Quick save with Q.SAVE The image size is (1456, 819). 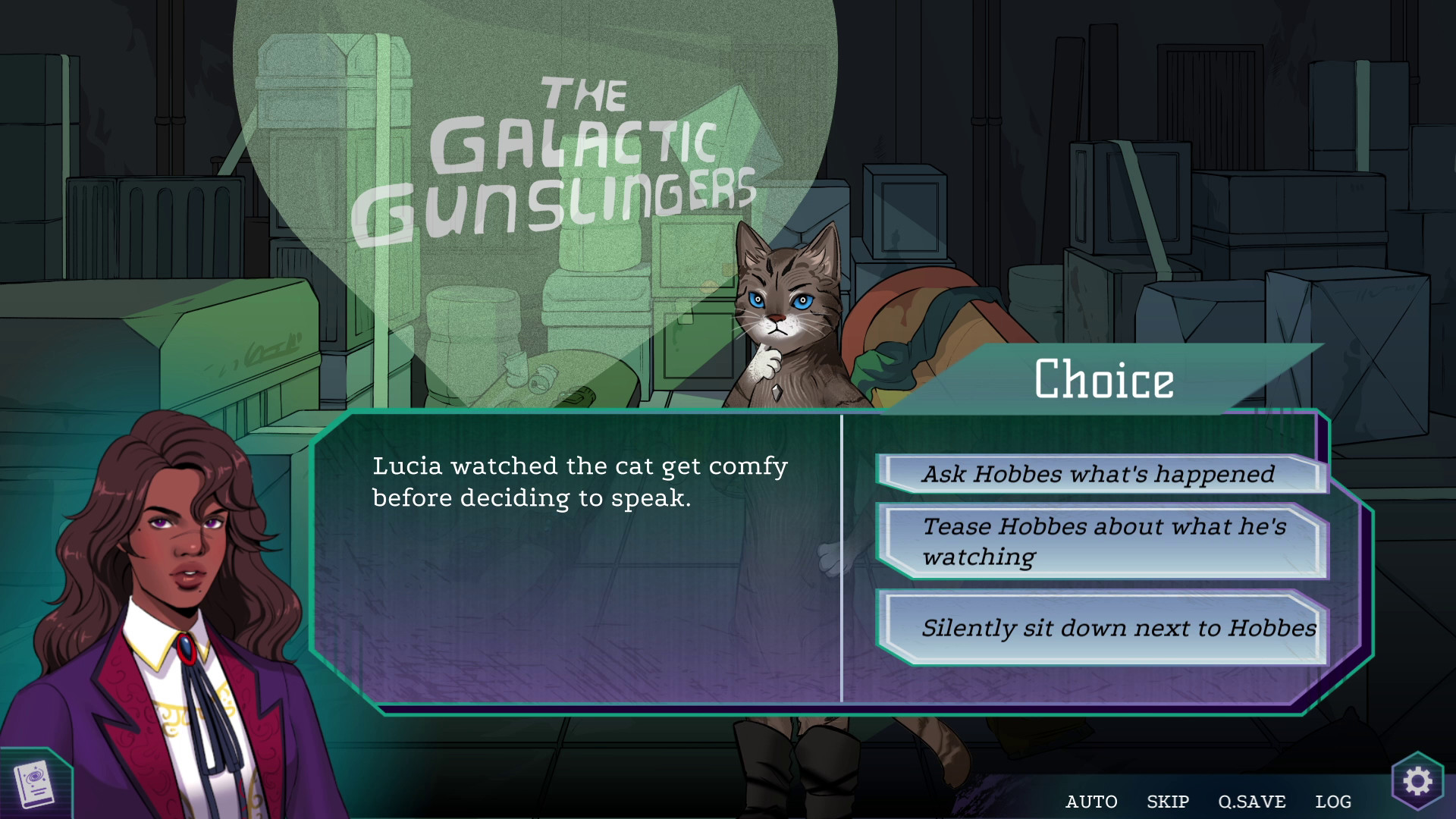click(1251, 802)
